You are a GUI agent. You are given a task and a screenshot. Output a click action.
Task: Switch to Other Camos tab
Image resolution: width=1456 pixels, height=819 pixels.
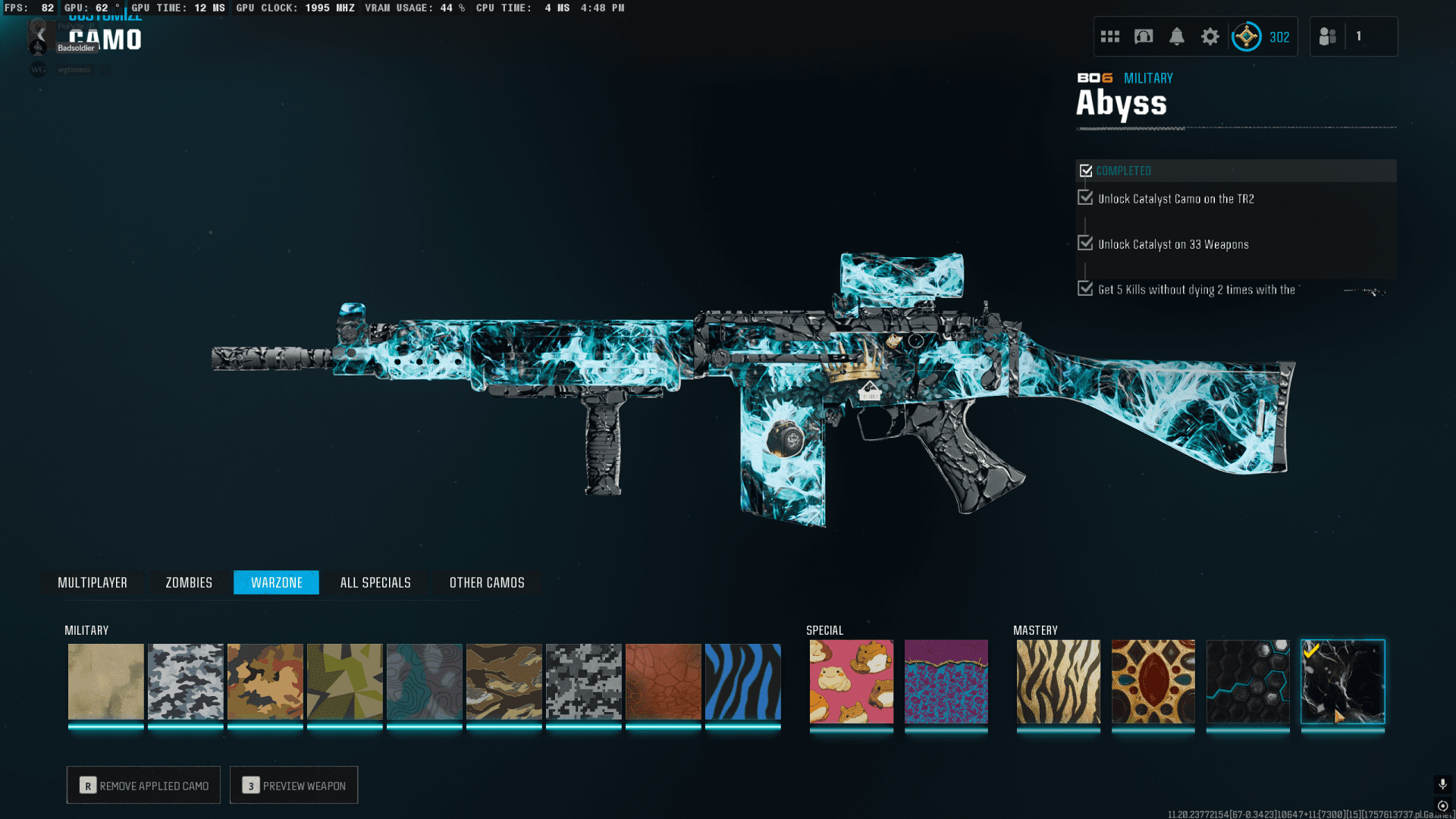click(x=487, y=582)
